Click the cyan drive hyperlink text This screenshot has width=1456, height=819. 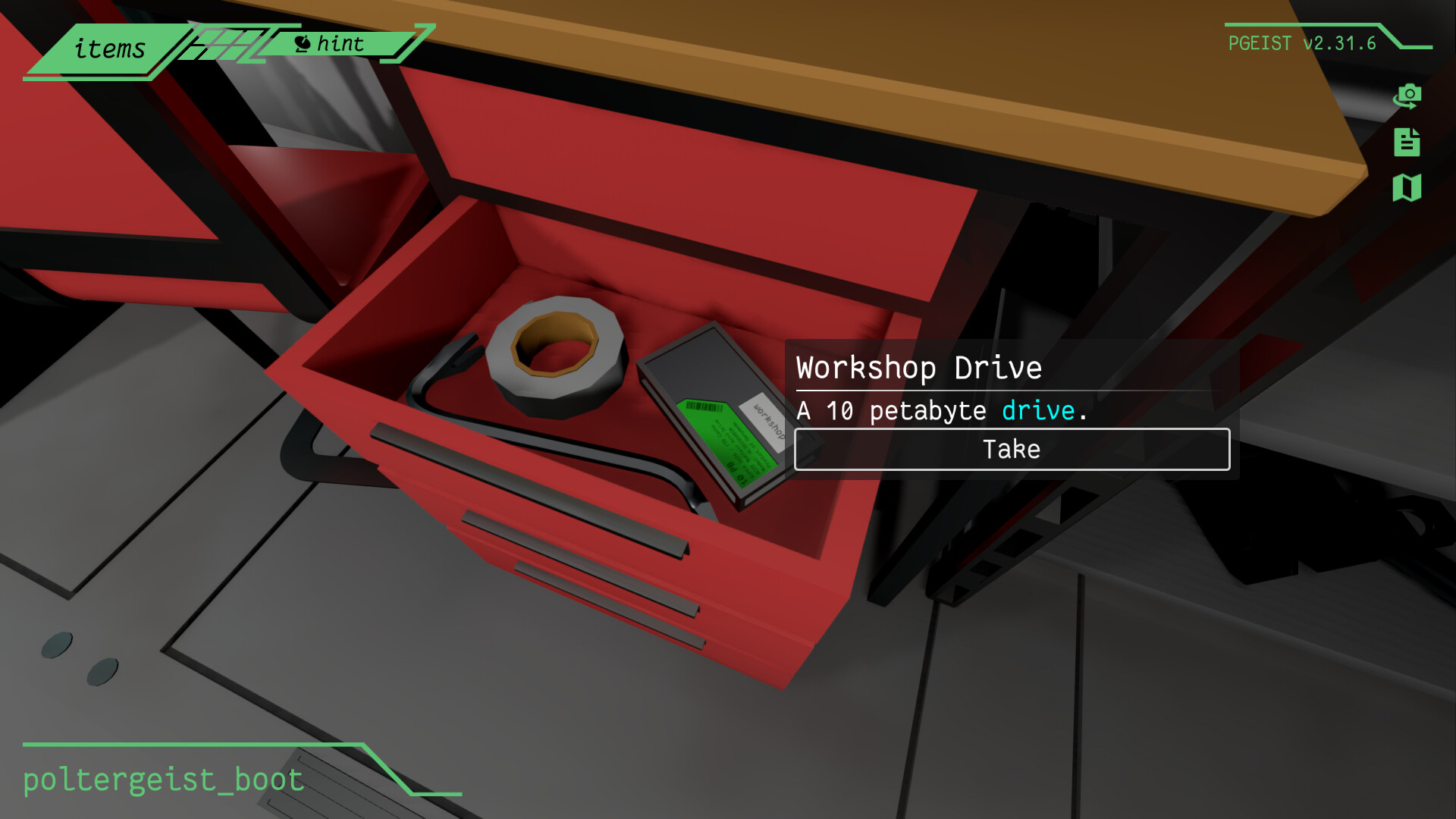[x=1037, y=410]
